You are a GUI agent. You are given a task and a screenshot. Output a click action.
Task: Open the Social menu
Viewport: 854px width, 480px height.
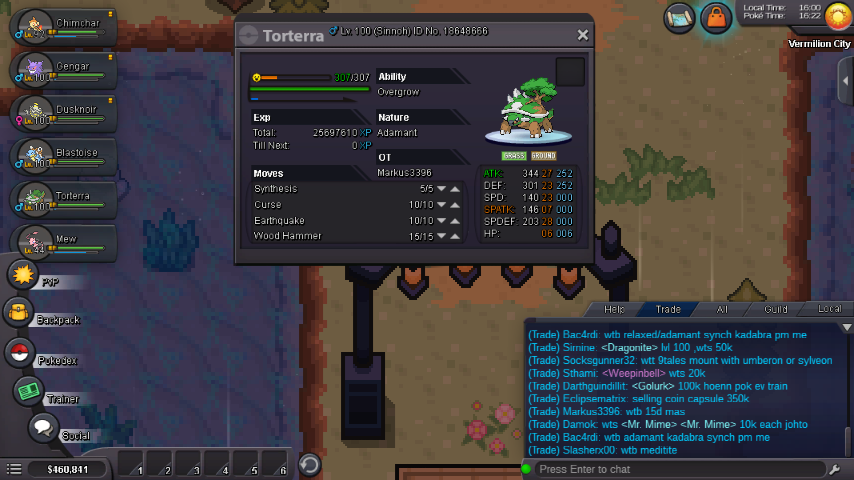click(x=42, y=429)
